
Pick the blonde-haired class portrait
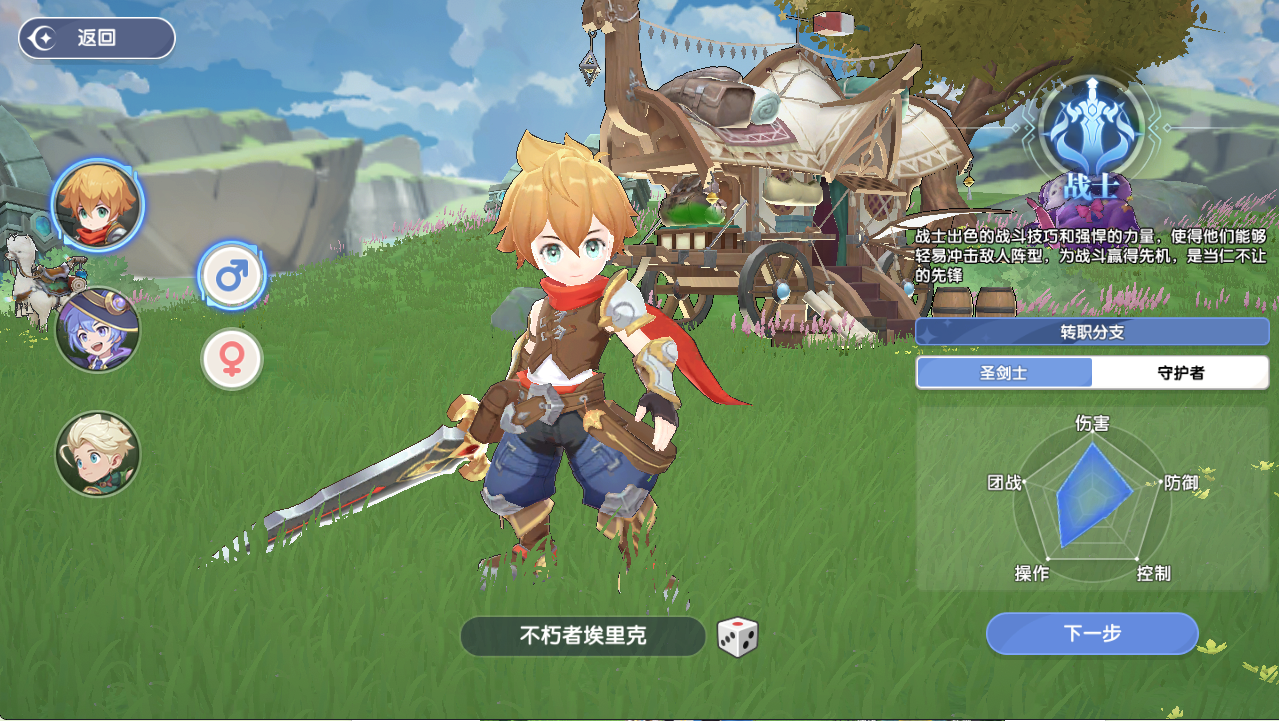pyautogui.click(x=98, y=454)
